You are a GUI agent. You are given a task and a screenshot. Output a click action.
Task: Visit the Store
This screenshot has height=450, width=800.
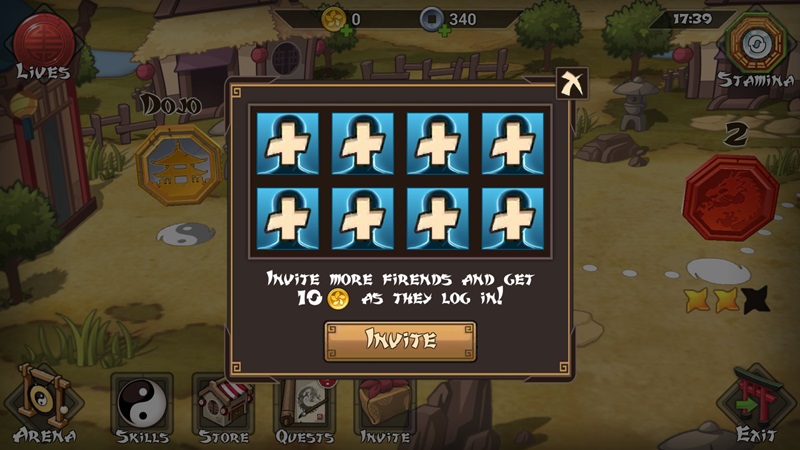click(x=223, y=407)
